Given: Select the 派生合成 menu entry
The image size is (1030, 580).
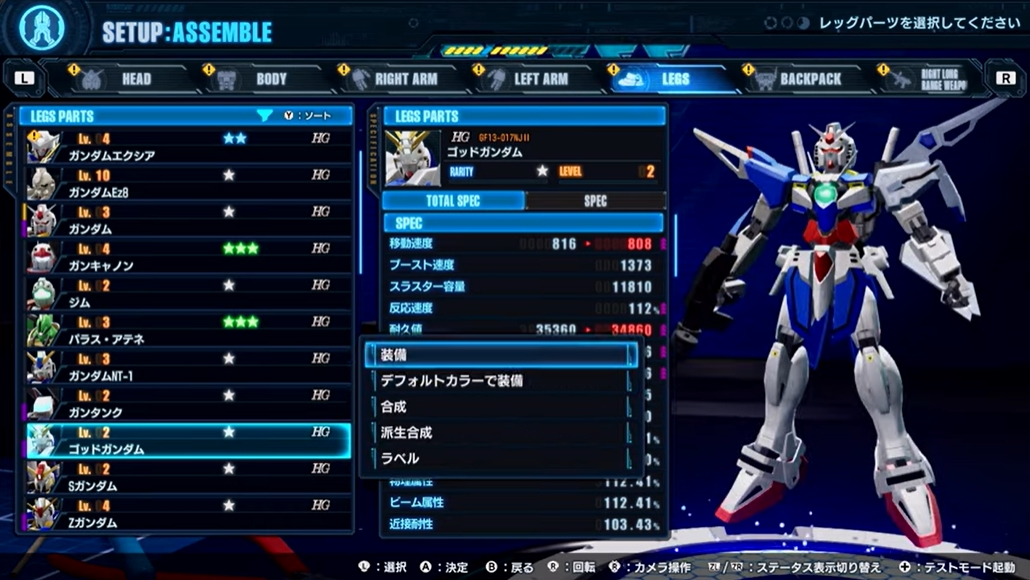Looking at the screenshot, I should 500,433.
